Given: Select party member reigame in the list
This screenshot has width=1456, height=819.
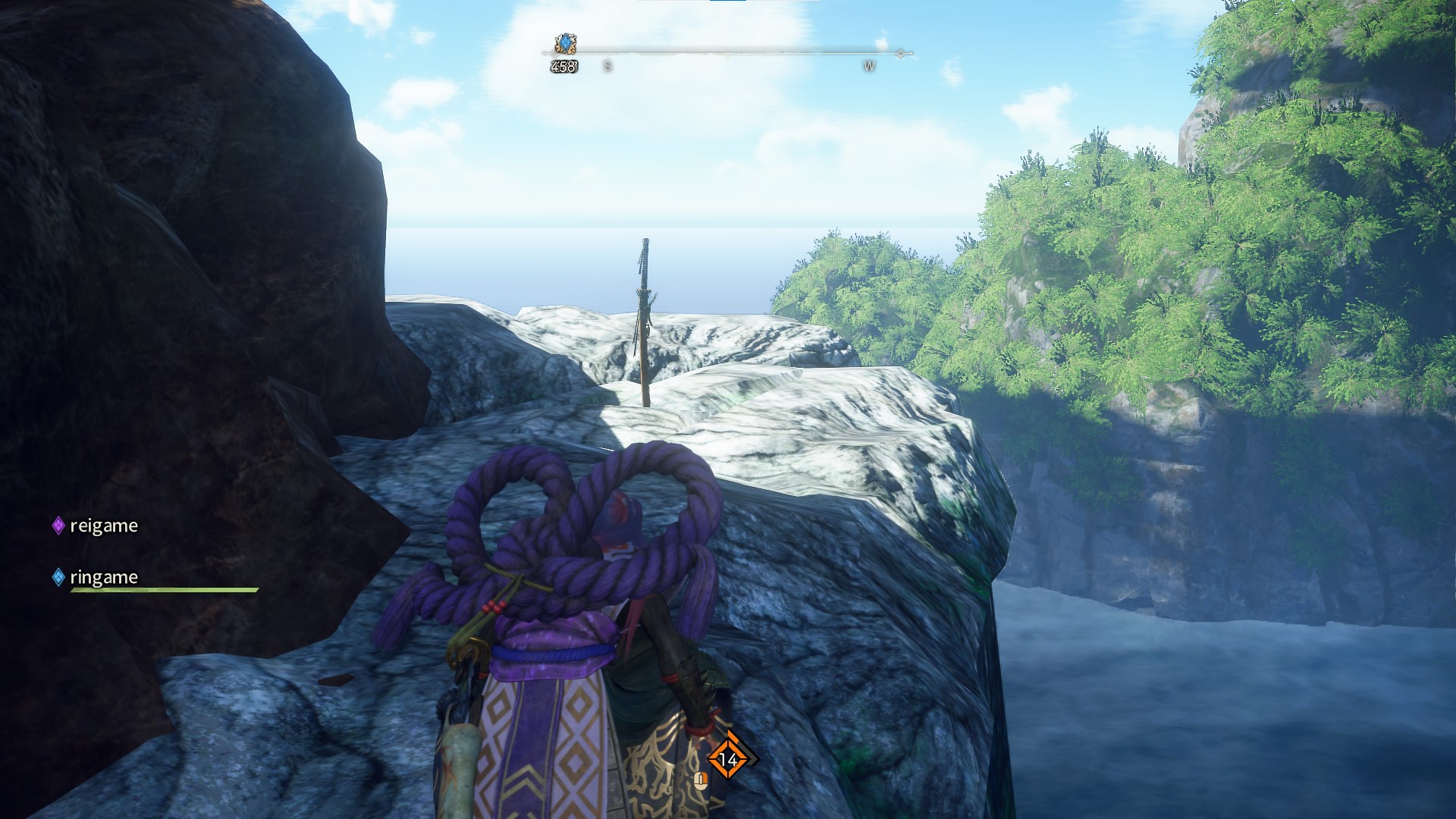Looking at the screenshot, I should tap(103, 526).
